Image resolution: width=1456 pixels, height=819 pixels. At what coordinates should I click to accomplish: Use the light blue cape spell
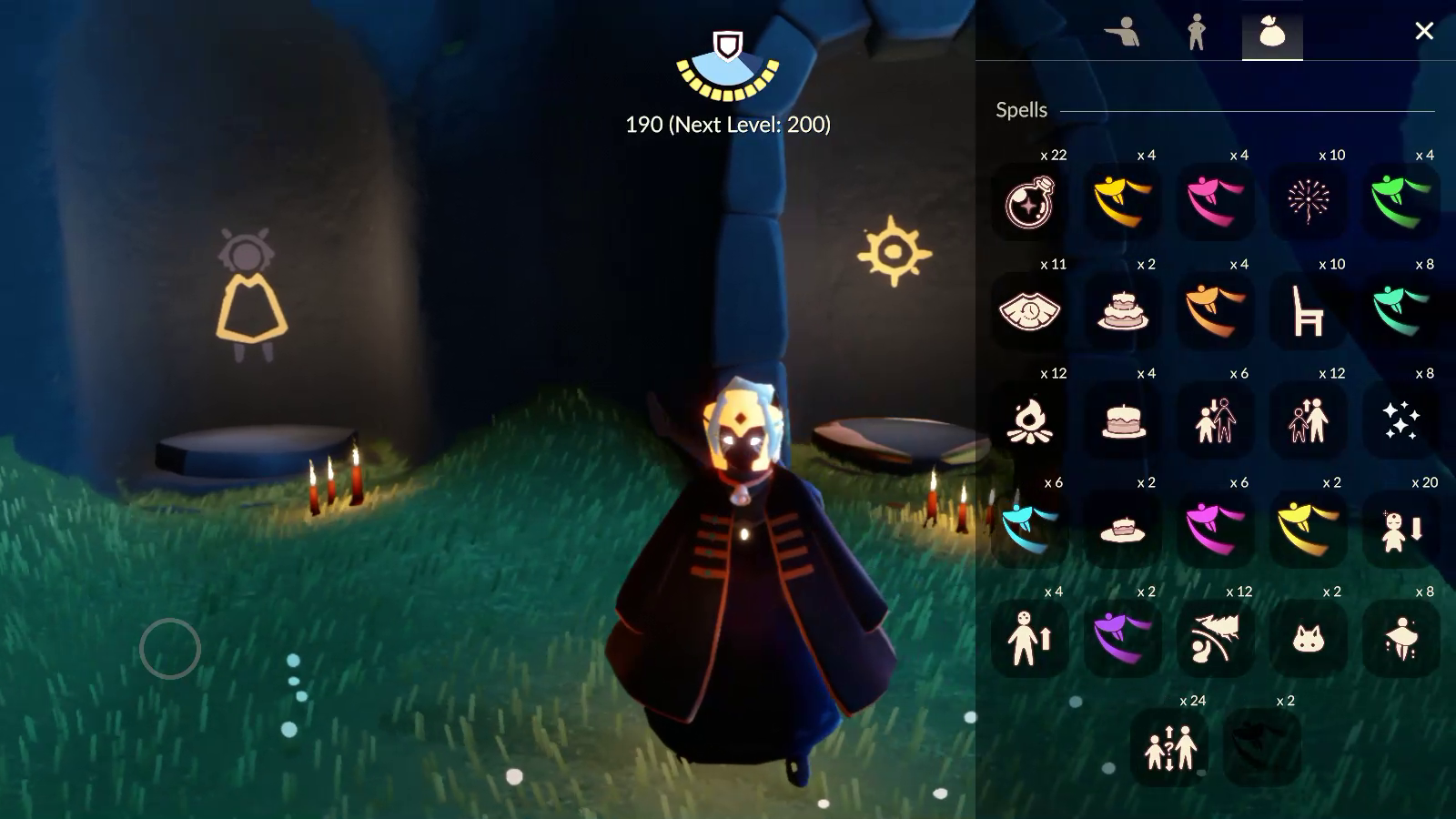pos(1029,529)
